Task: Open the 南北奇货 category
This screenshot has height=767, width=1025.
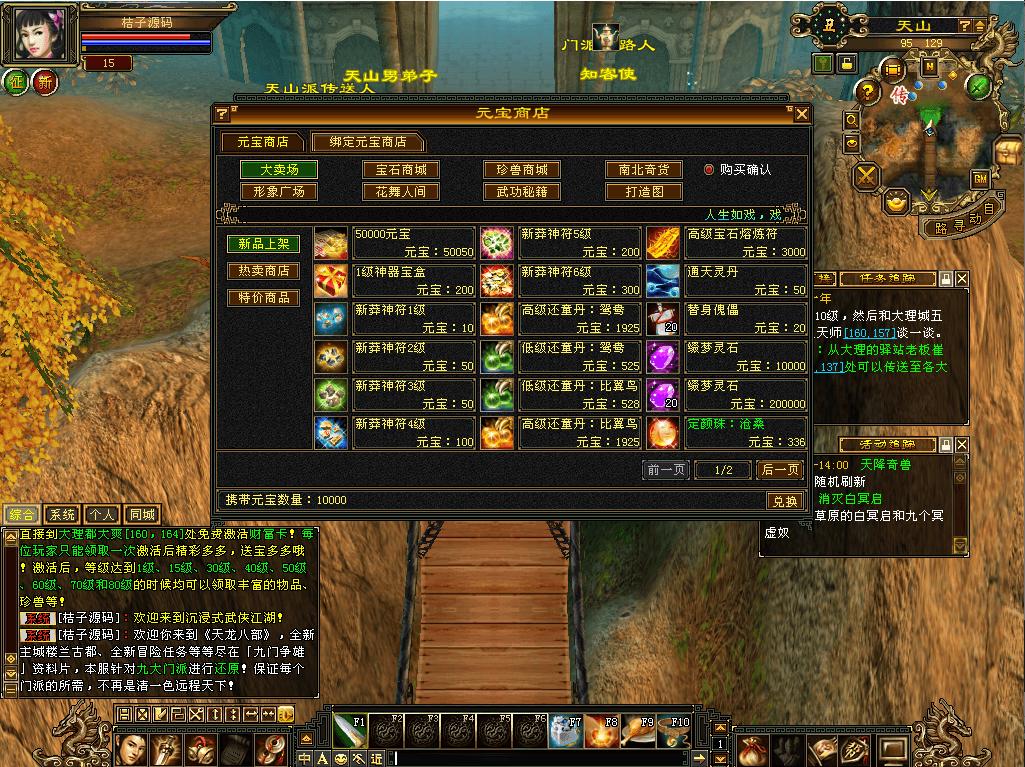Action: [x=644, y=170]
